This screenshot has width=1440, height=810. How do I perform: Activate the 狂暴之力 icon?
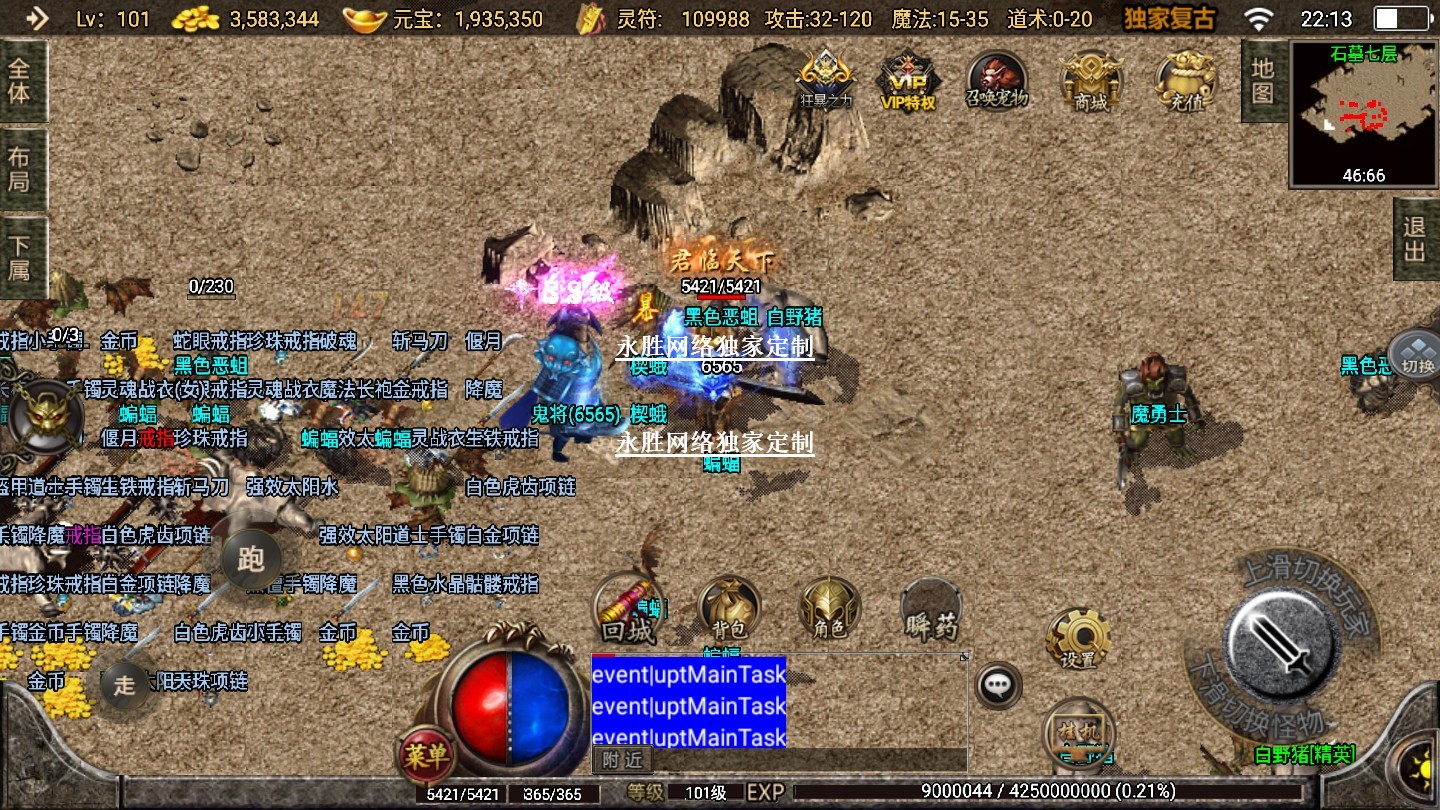(826, 78)
